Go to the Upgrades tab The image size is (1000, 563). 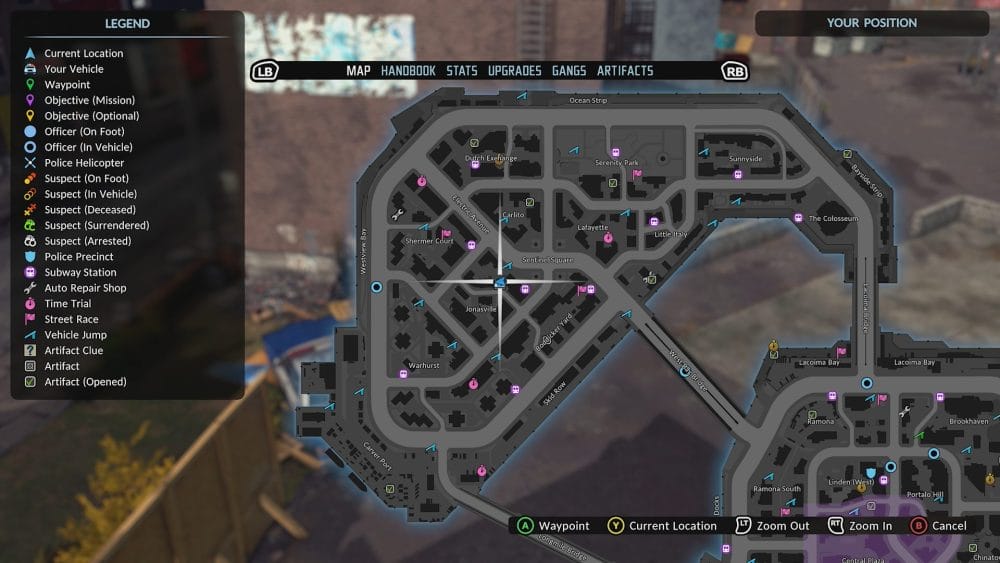(x=514, y=71)
